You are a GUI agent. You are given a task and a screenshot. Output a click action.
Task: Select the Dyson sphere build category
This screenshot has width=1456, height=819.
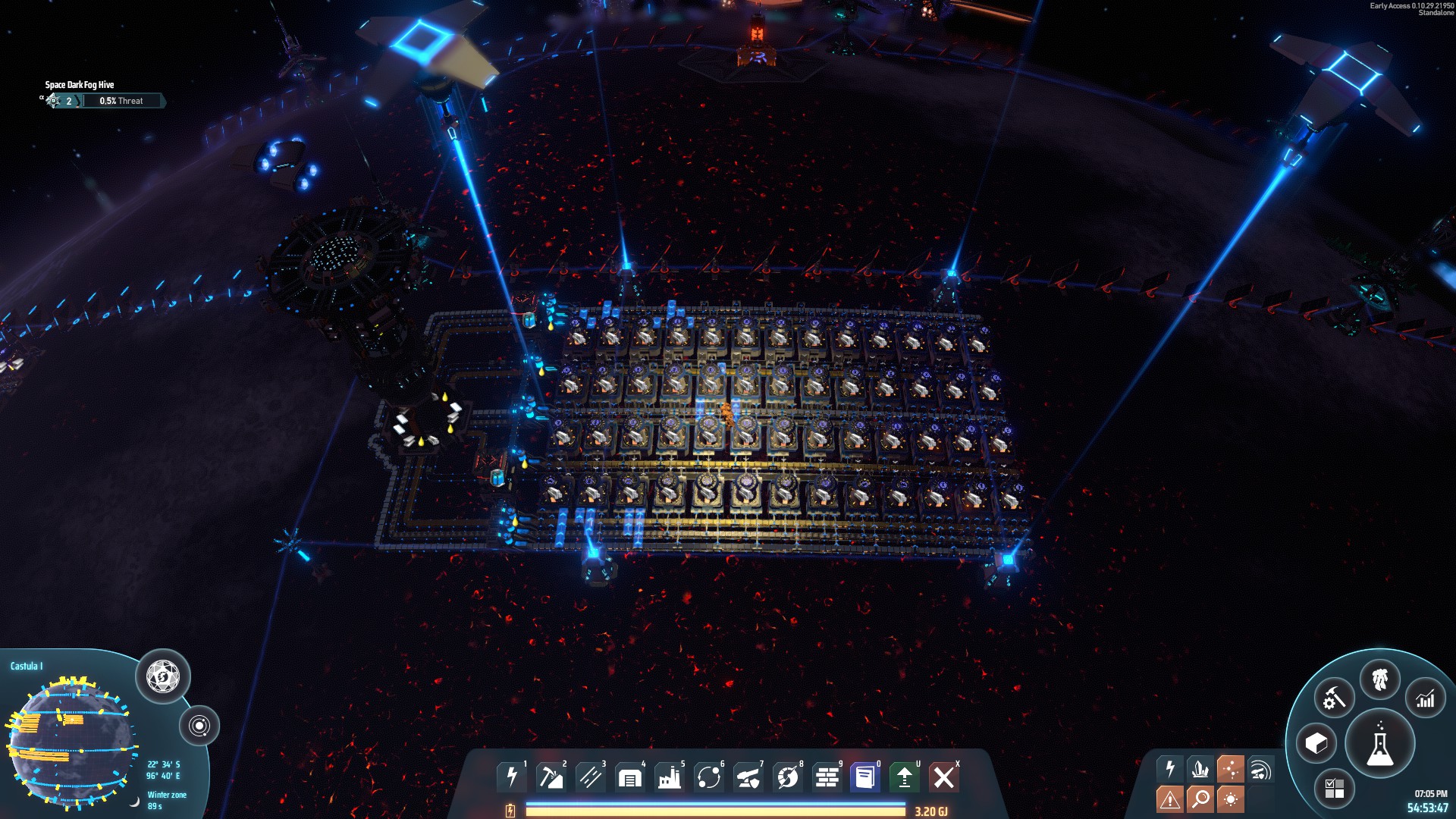click(788, 777)
